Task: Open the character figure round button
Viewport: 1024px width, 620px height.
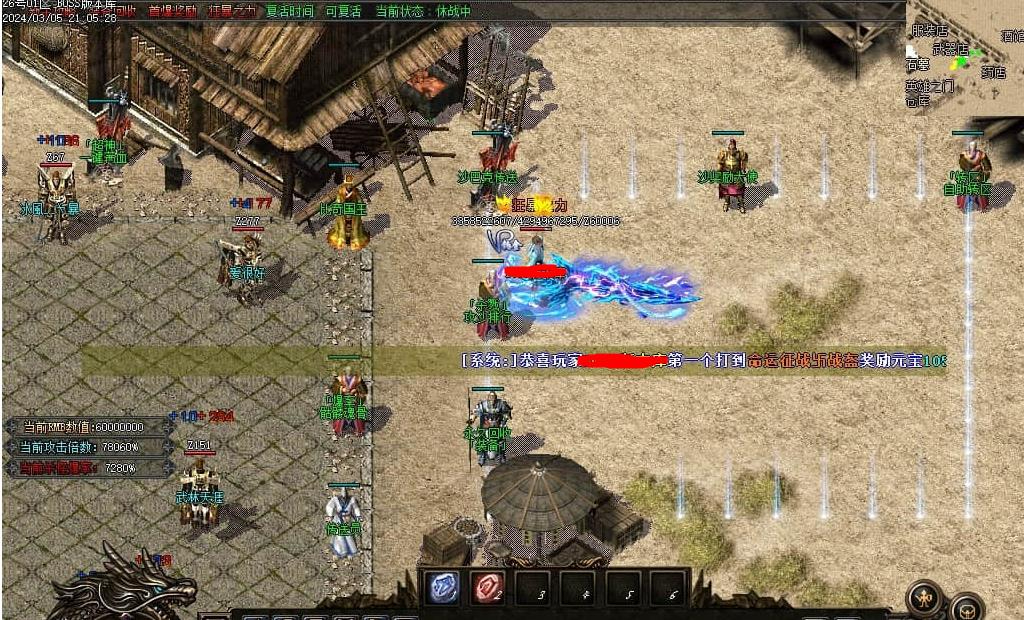Action: 923,598
